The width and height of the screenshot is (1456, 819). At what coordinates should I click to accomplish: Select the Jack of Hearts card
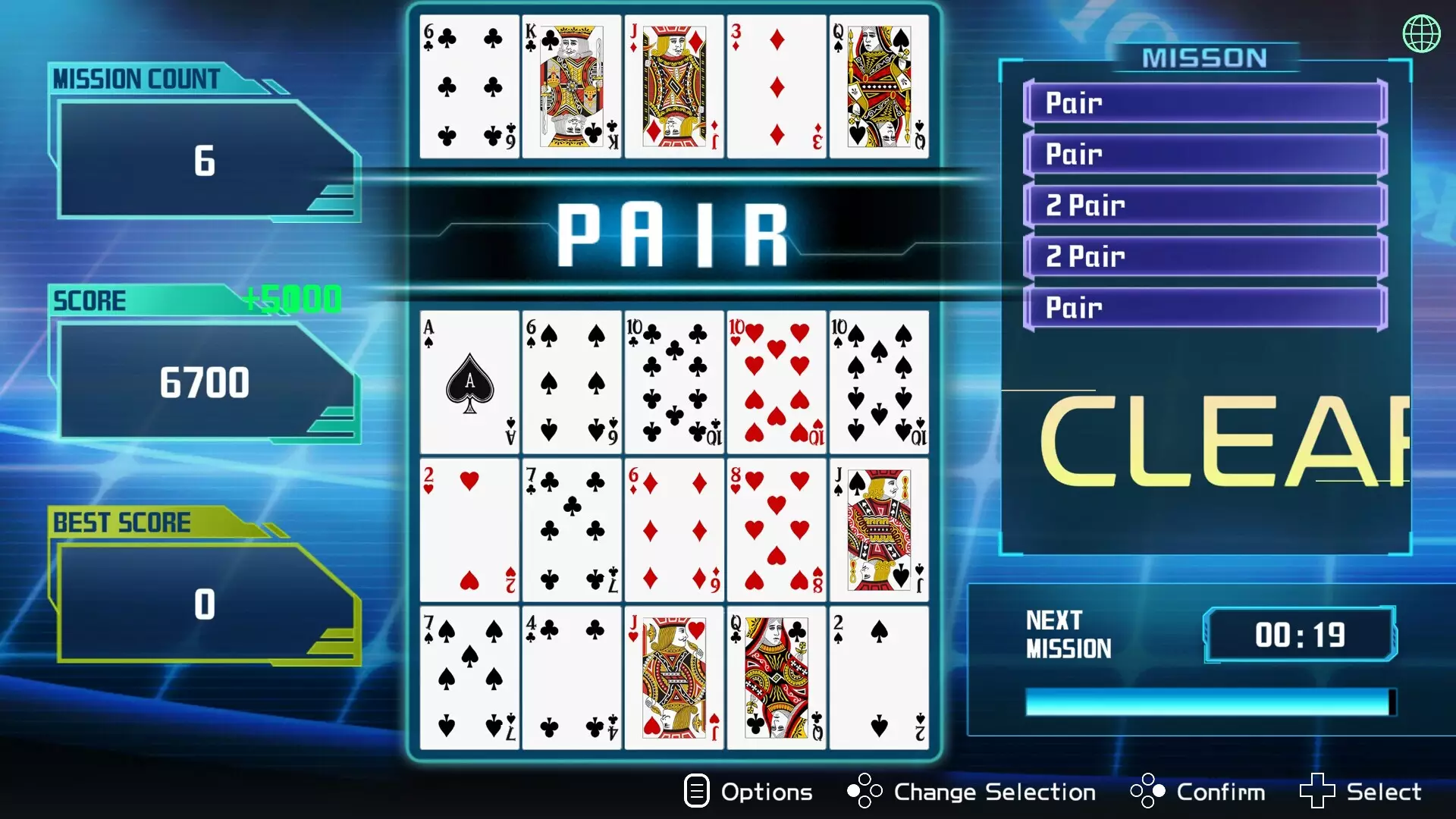(x=674, y=679)
